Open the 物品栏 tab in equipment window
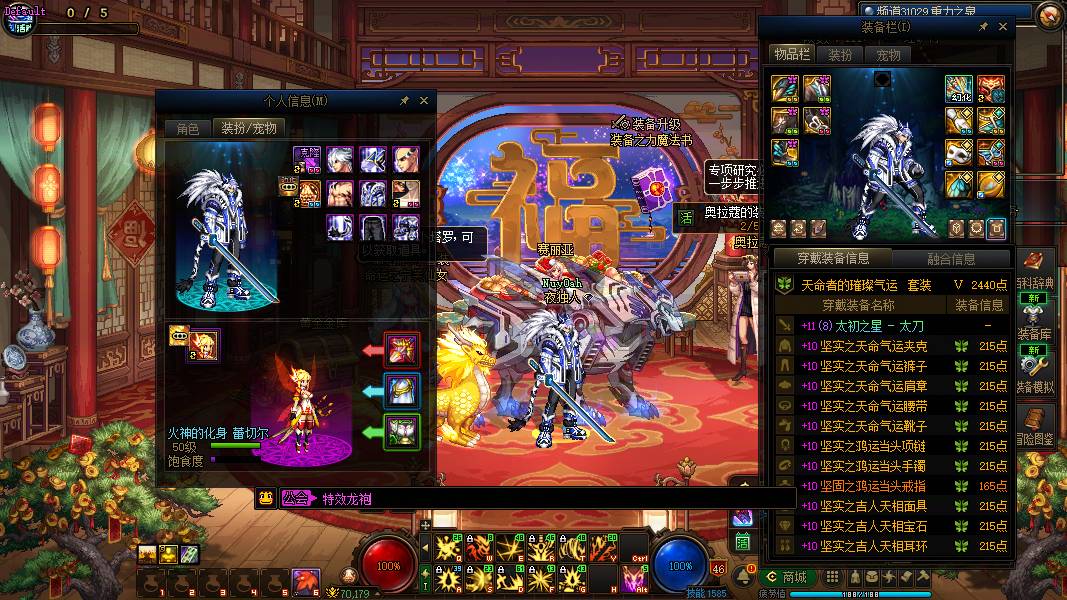The width and height of the screenshot is (1067, 600). 791,54
